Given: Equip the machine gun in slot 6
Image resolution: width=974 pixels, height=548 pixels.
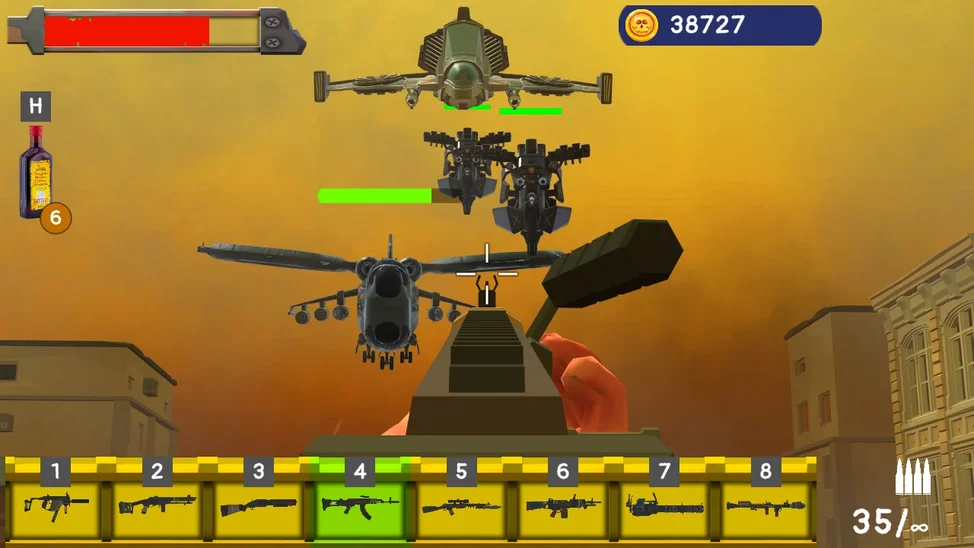Looking at the screenshot, I should click(x=563, y=506).
